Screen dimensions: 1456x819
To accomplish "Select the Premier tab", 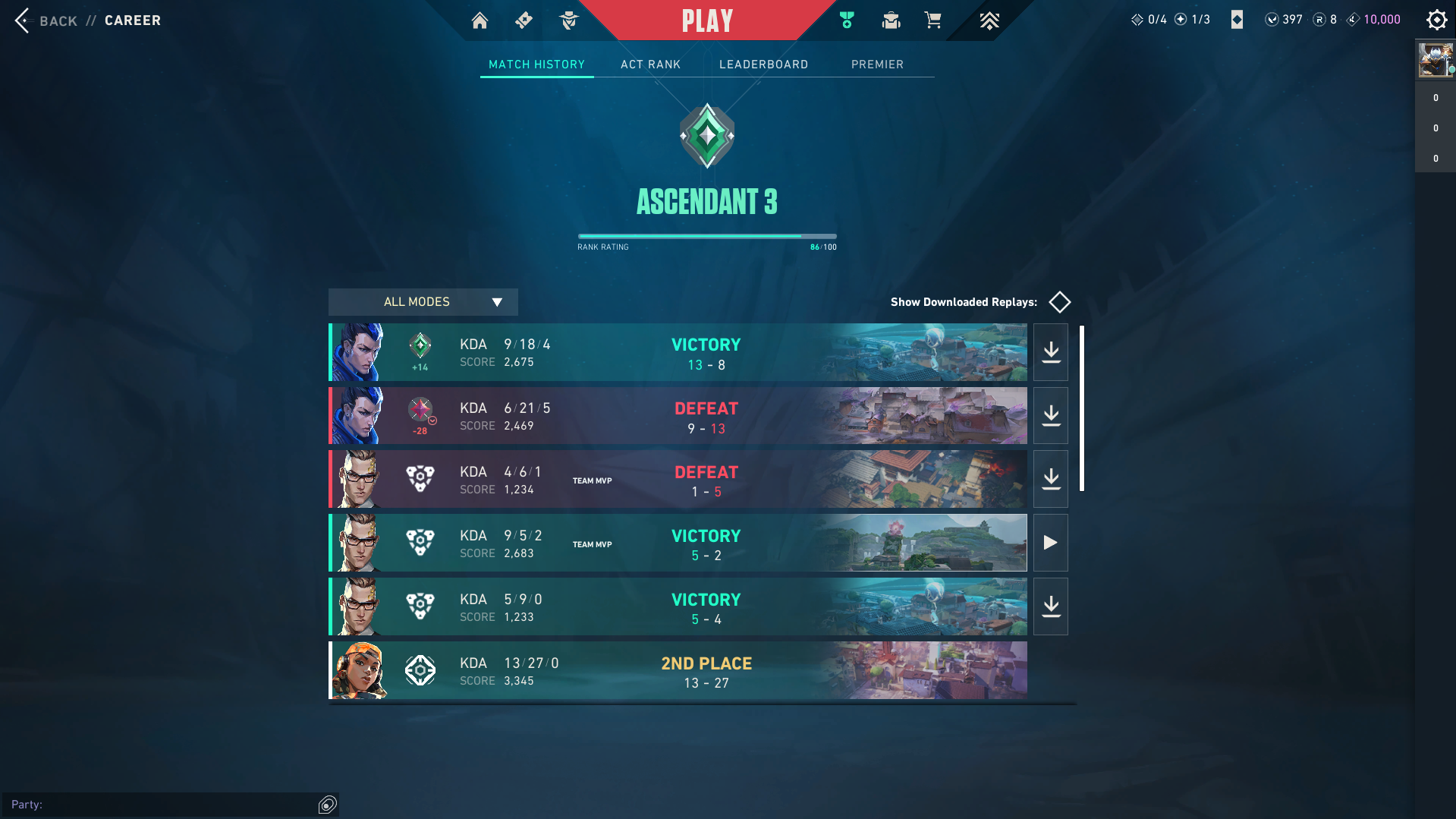I will (x=877, y=65).
